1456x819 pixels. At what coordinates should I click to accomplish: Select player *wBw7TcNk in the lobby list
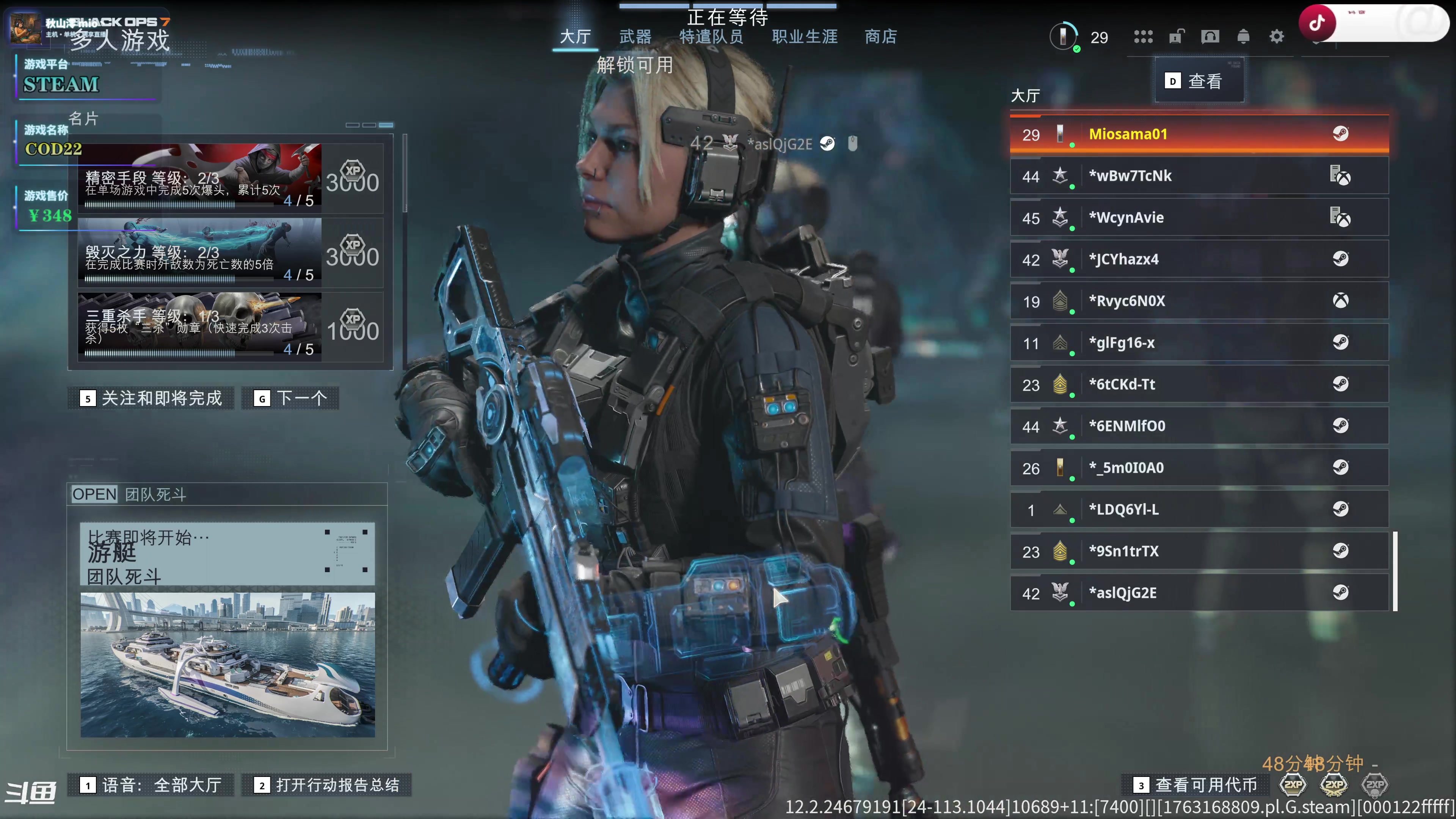1199,176
